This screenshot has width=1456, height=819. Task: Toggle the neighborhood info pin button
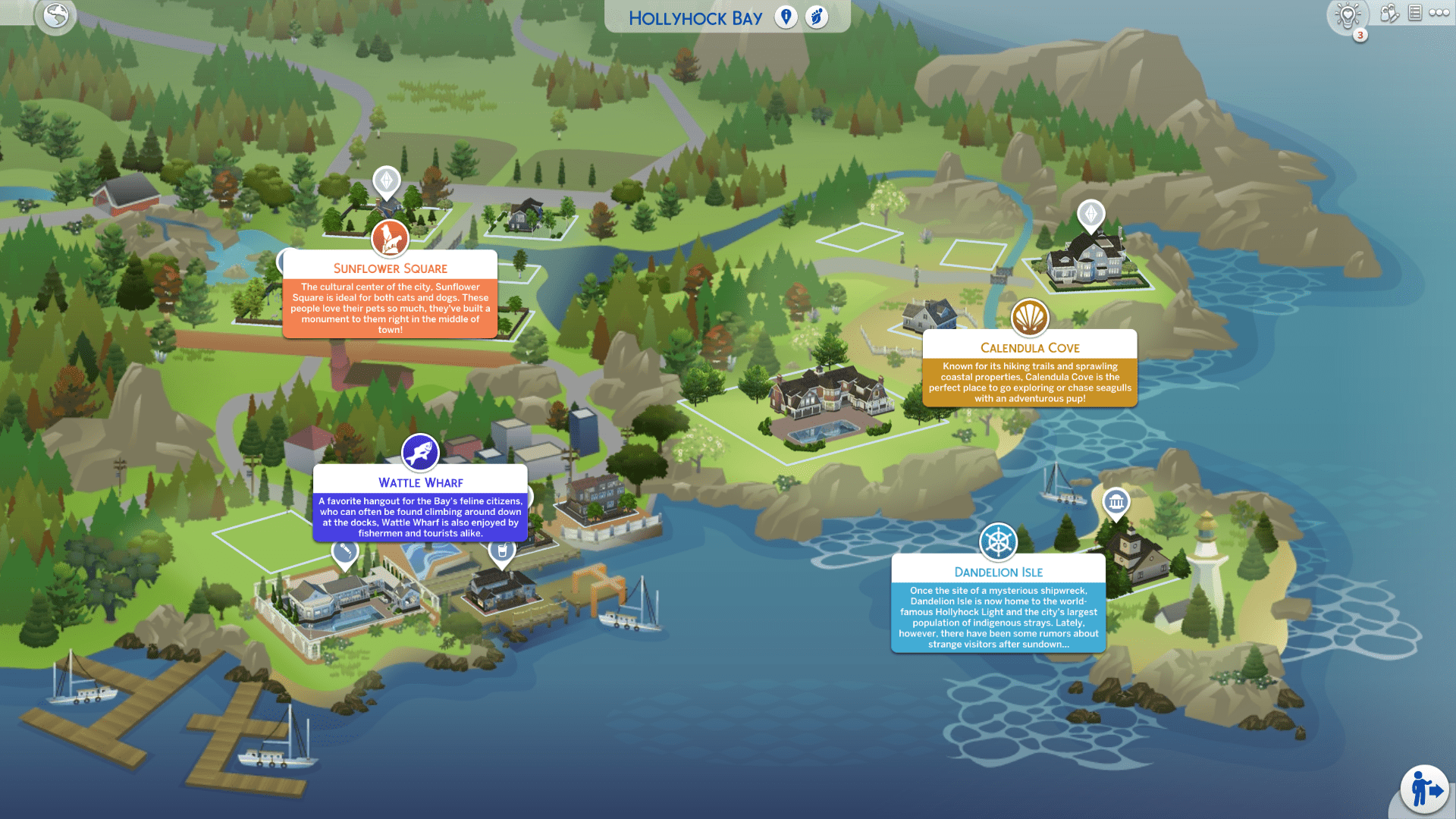[x=786, y=17]
